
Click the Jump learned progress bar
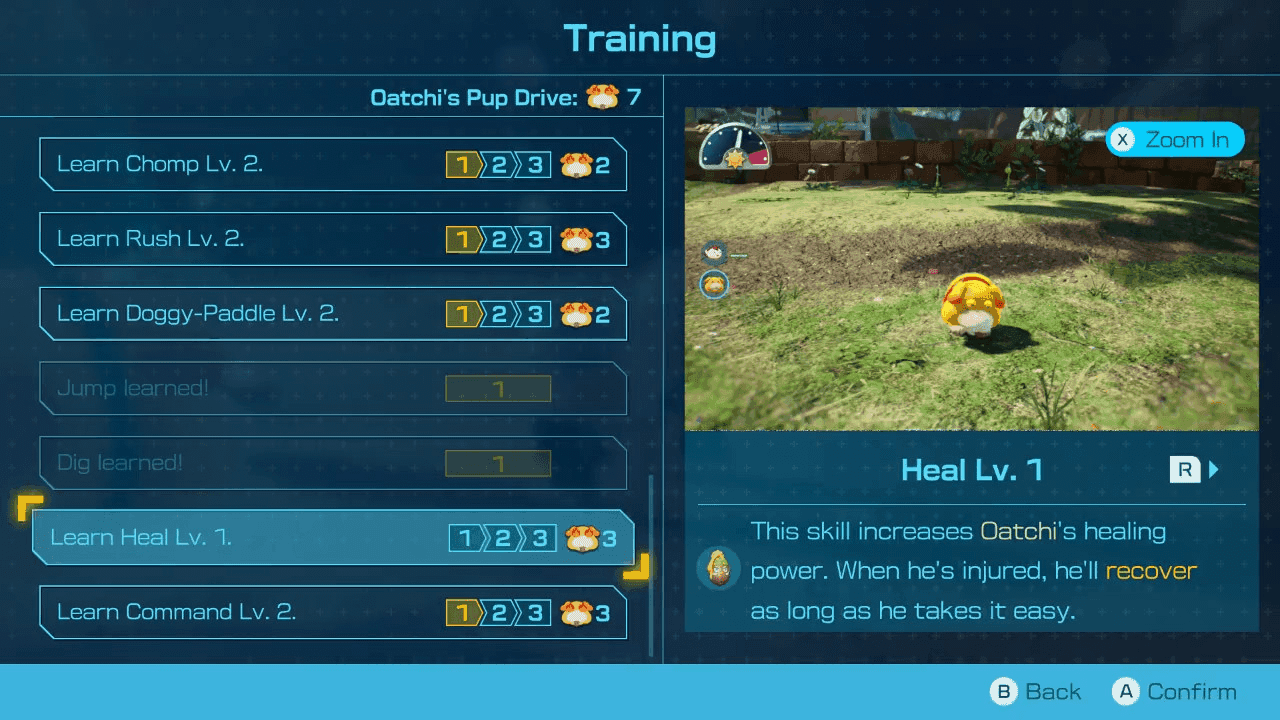[498, 388]
